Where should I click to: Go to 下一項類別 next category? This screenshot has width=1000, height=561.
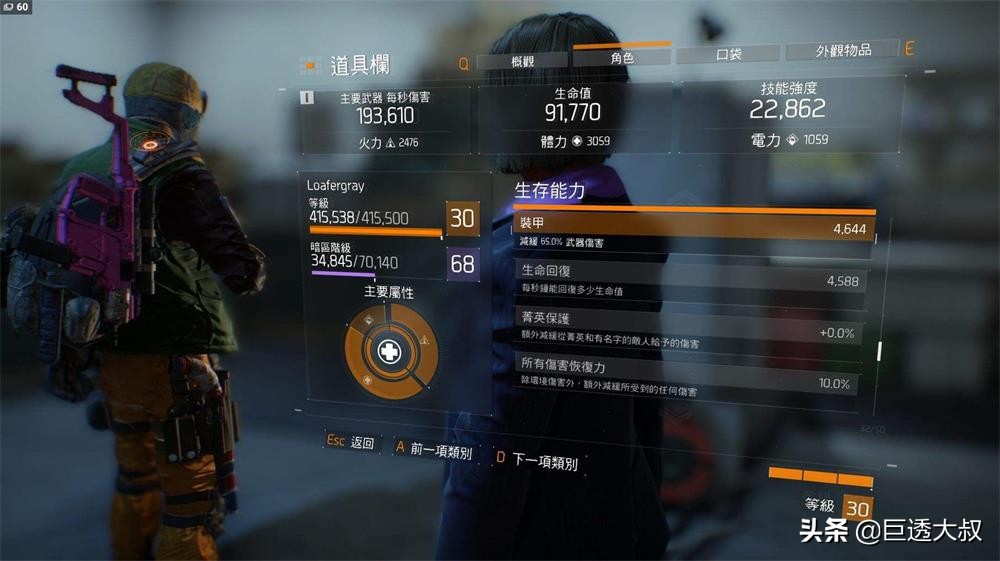click(x=536, y=459)
